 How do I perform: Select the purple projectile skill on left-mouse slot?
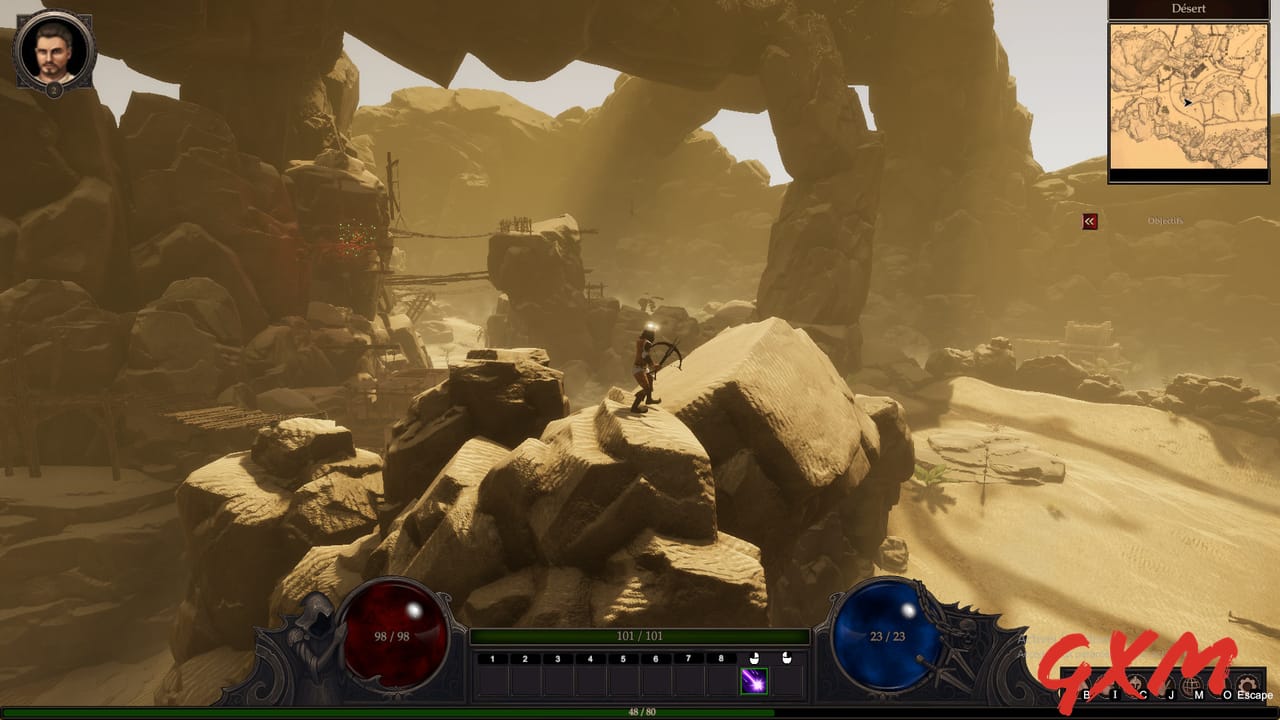pyautogui.click(x=752, y=683)
